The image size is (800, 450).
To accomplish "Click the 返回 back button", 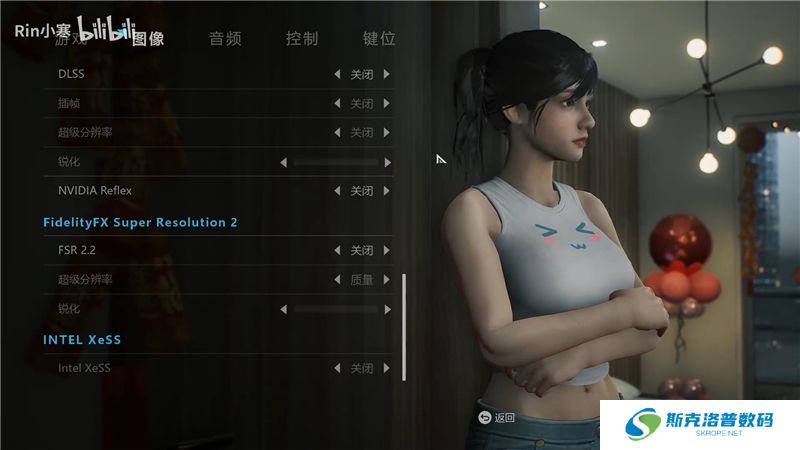I will click(497, 417).
